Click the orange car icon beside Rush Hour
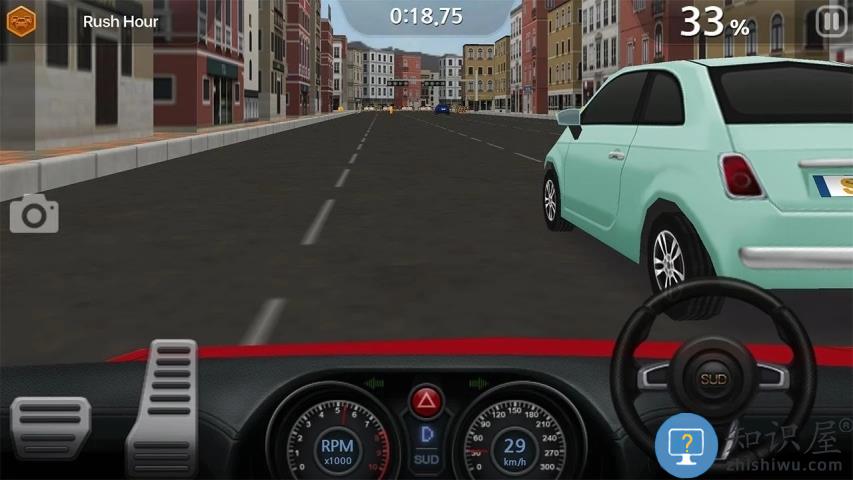853x480 pixels. [x=21, y=21]
